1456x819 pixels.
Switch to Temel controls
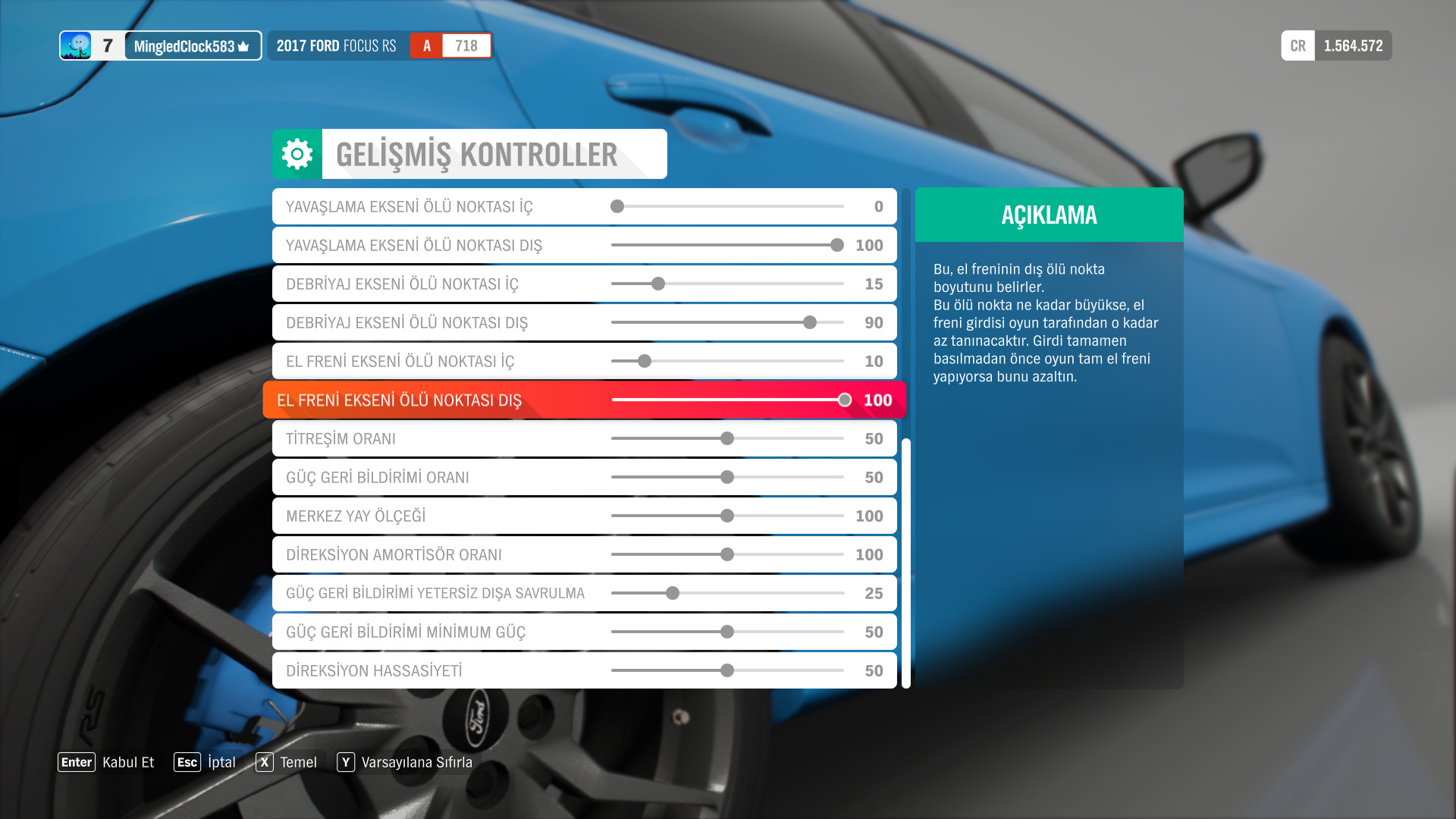pyautogui.click(x=287, y=762)
